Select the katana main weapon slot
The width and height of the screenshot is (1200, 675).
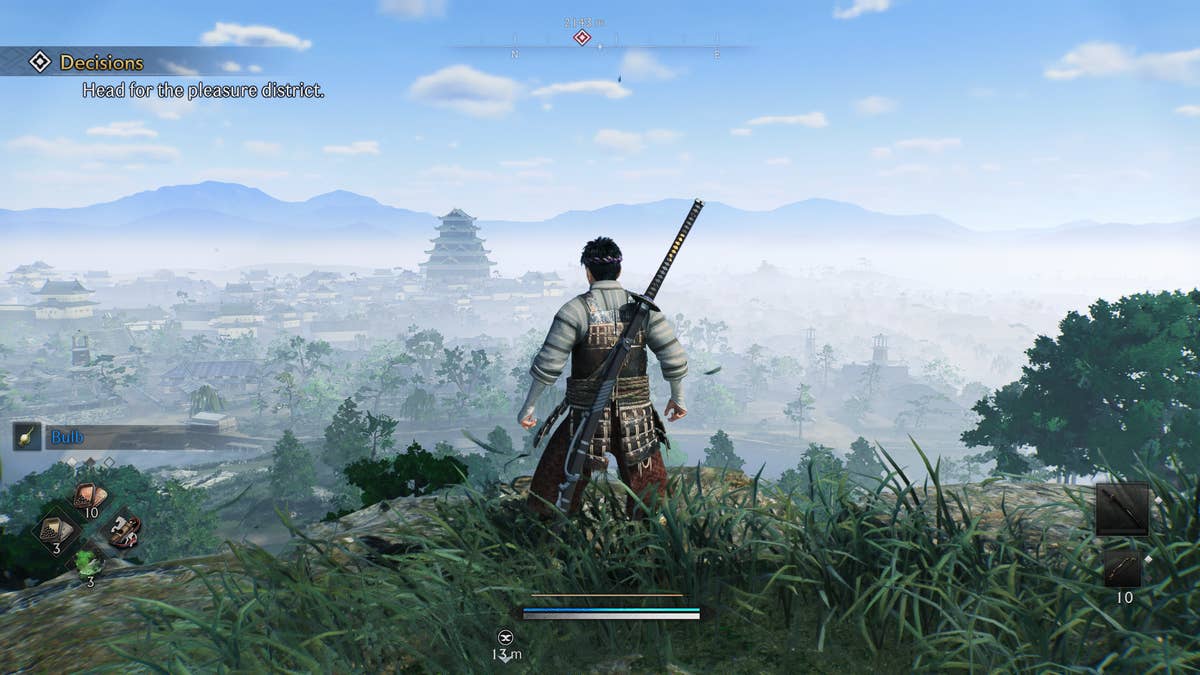tap(1122, 509)
